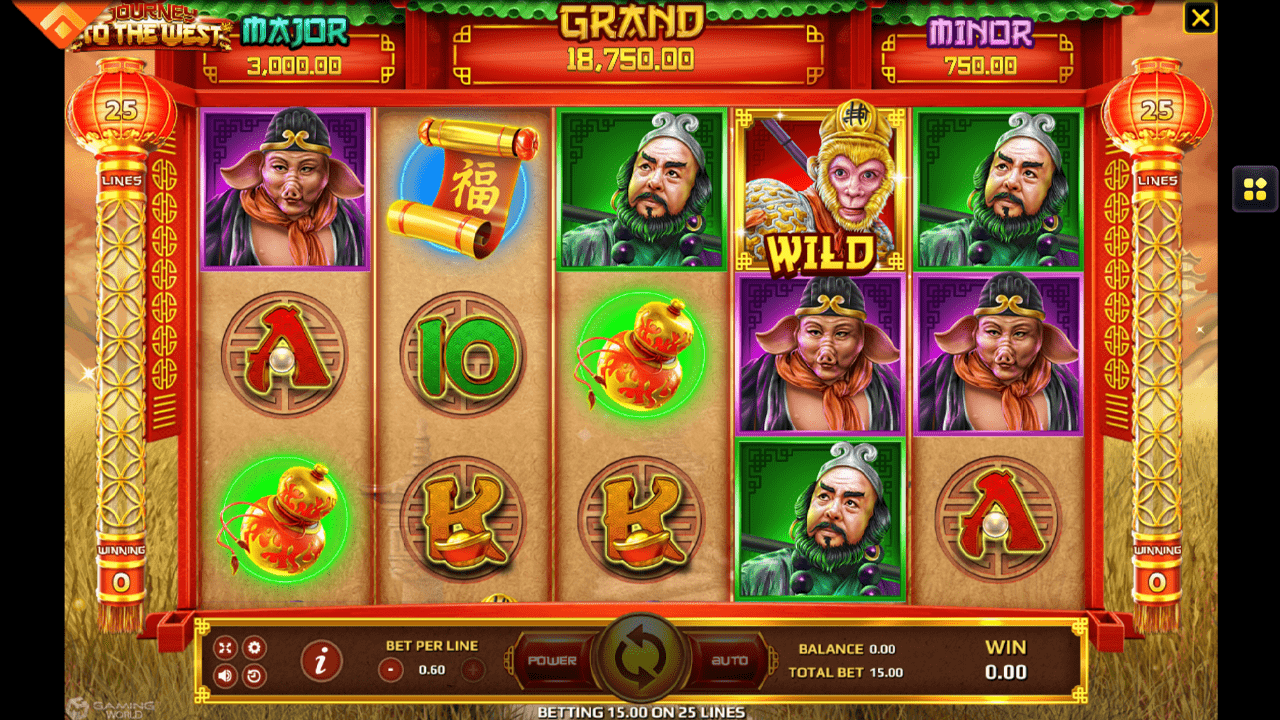Toggle fullscreen with the expand icon
This screenshot has width=1280, height=720.
225,648
